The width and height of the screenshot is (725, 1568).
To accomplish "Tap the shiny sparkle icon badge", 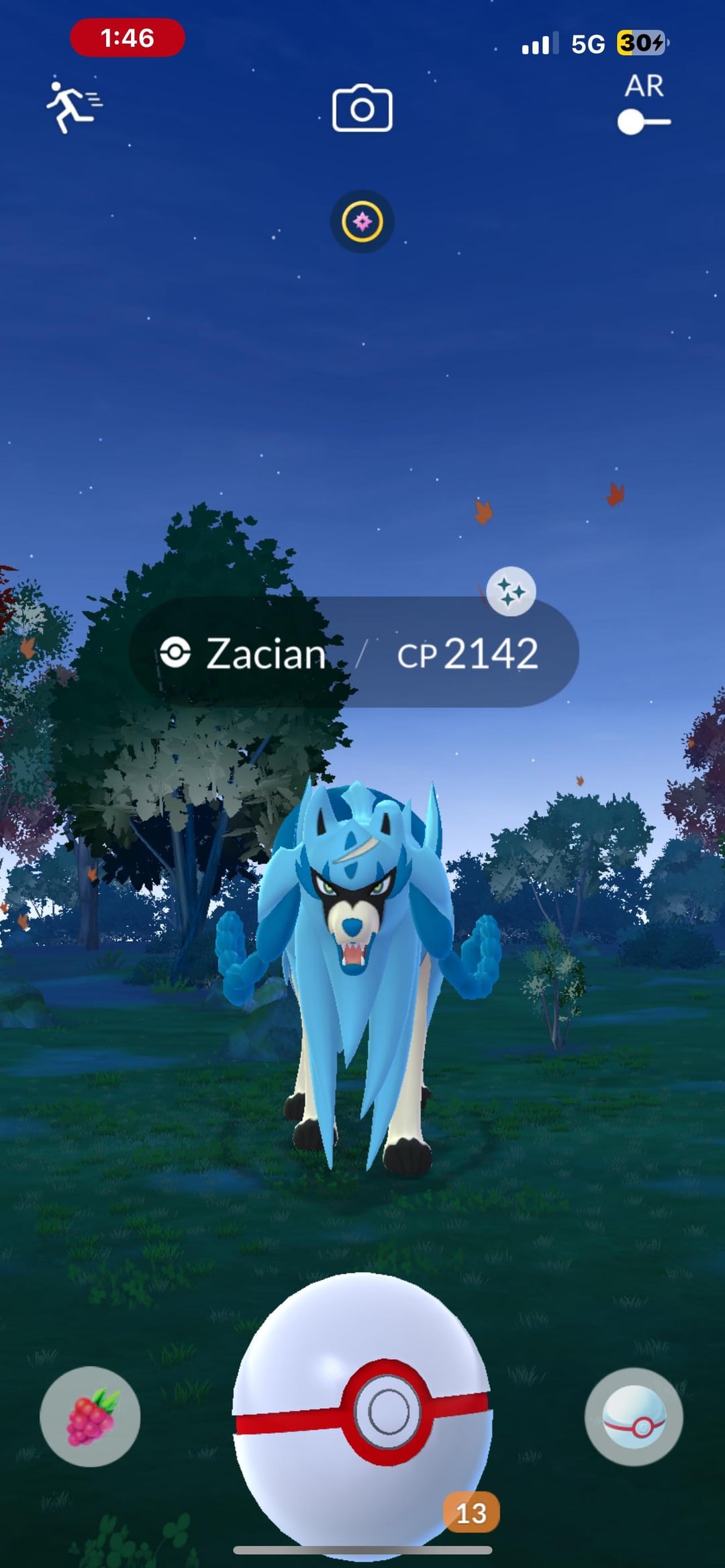I will point(511,591).
